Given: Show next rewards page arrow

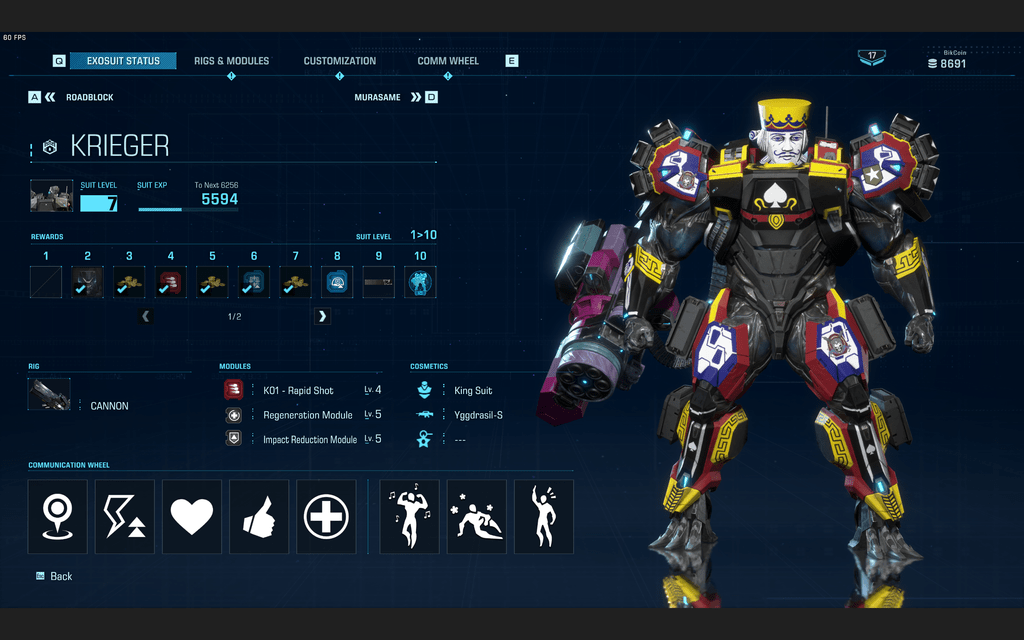Looking at the screenshot, I should point(322,316).
